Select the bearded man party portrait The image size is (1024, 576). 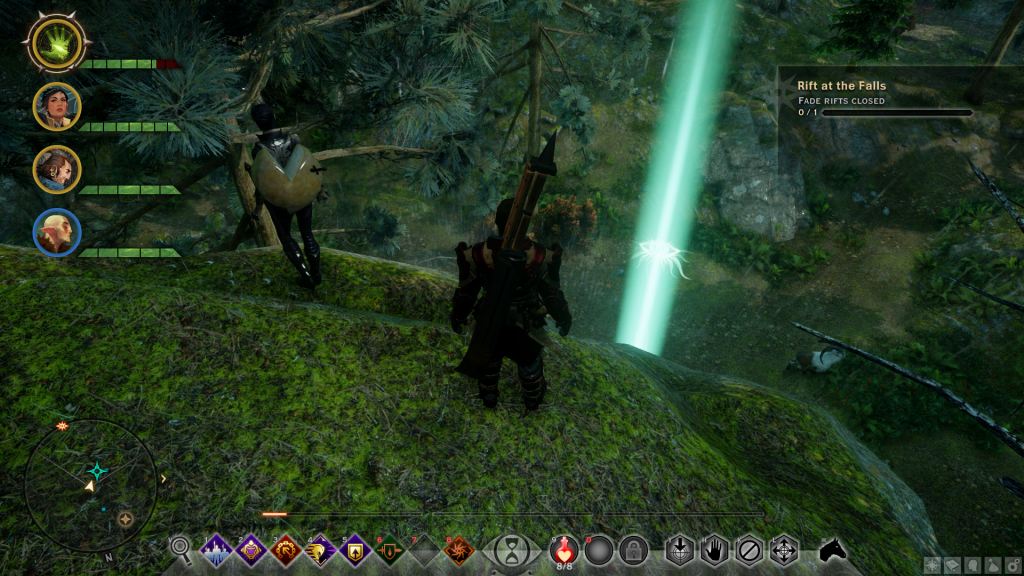[x=57, y=169]
